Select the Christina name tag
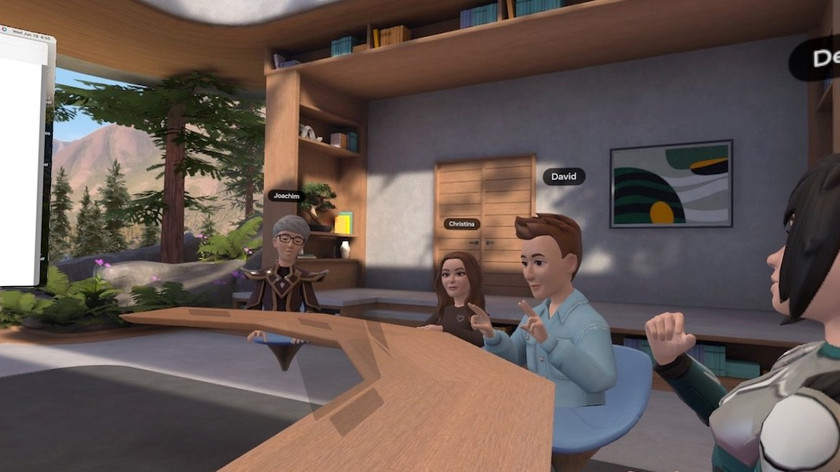This screenshot has width=840, height=472. point(462,224)
